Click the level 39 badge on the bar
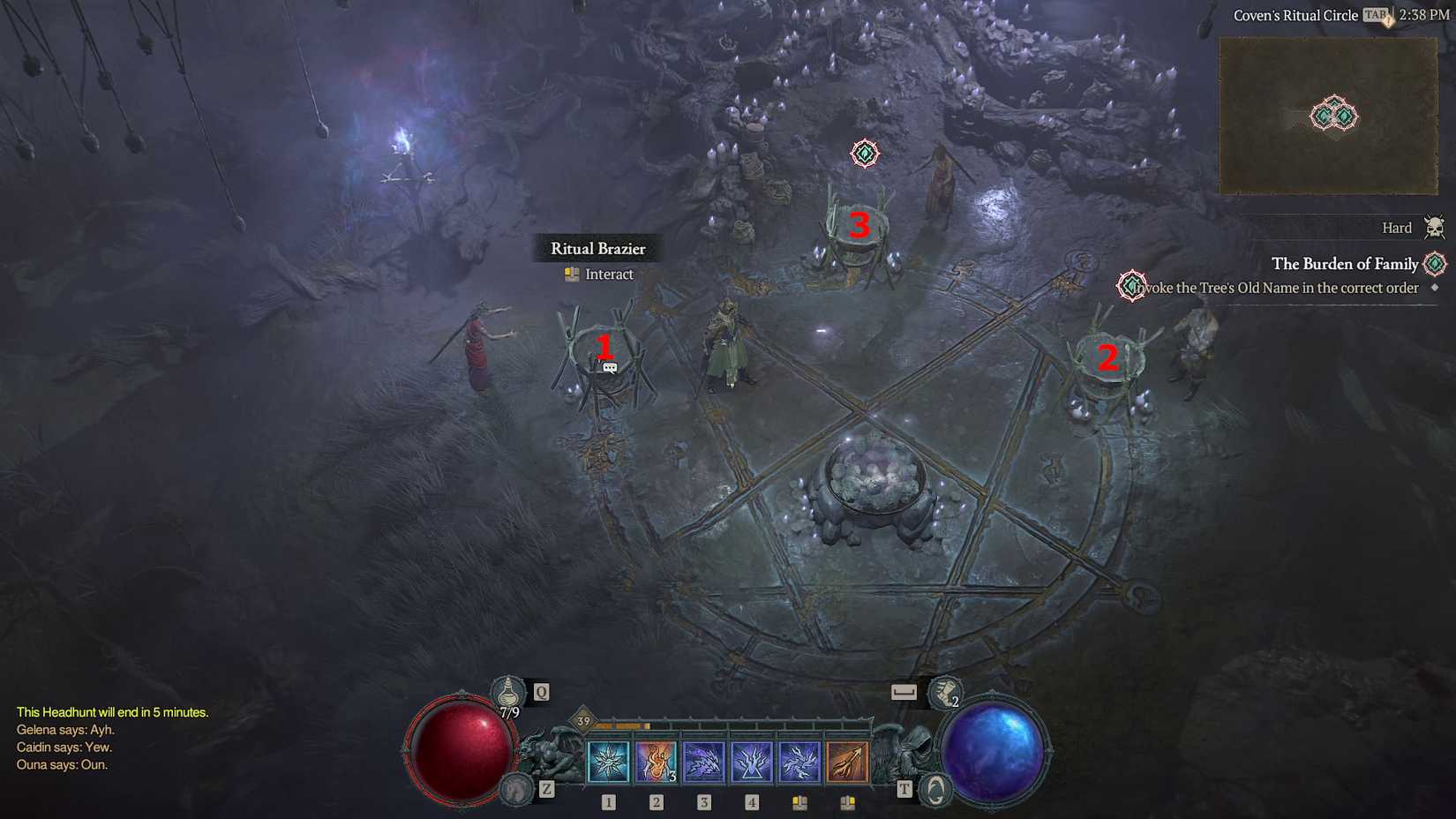1456x819 pixels. [582, 720]
